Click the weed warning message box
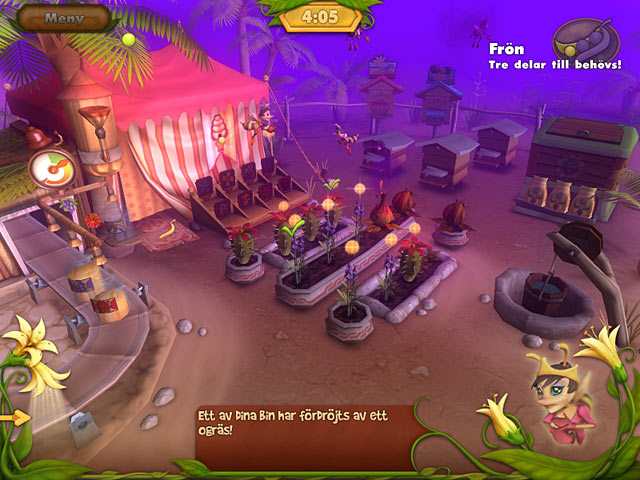 coord(304,434)
